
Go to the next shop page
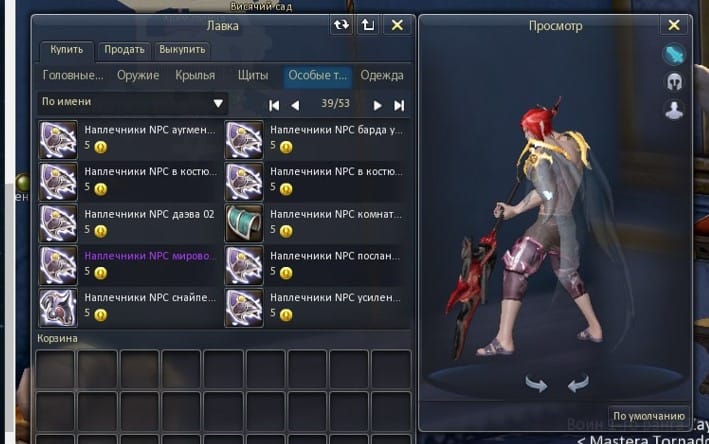pos(378,105)
